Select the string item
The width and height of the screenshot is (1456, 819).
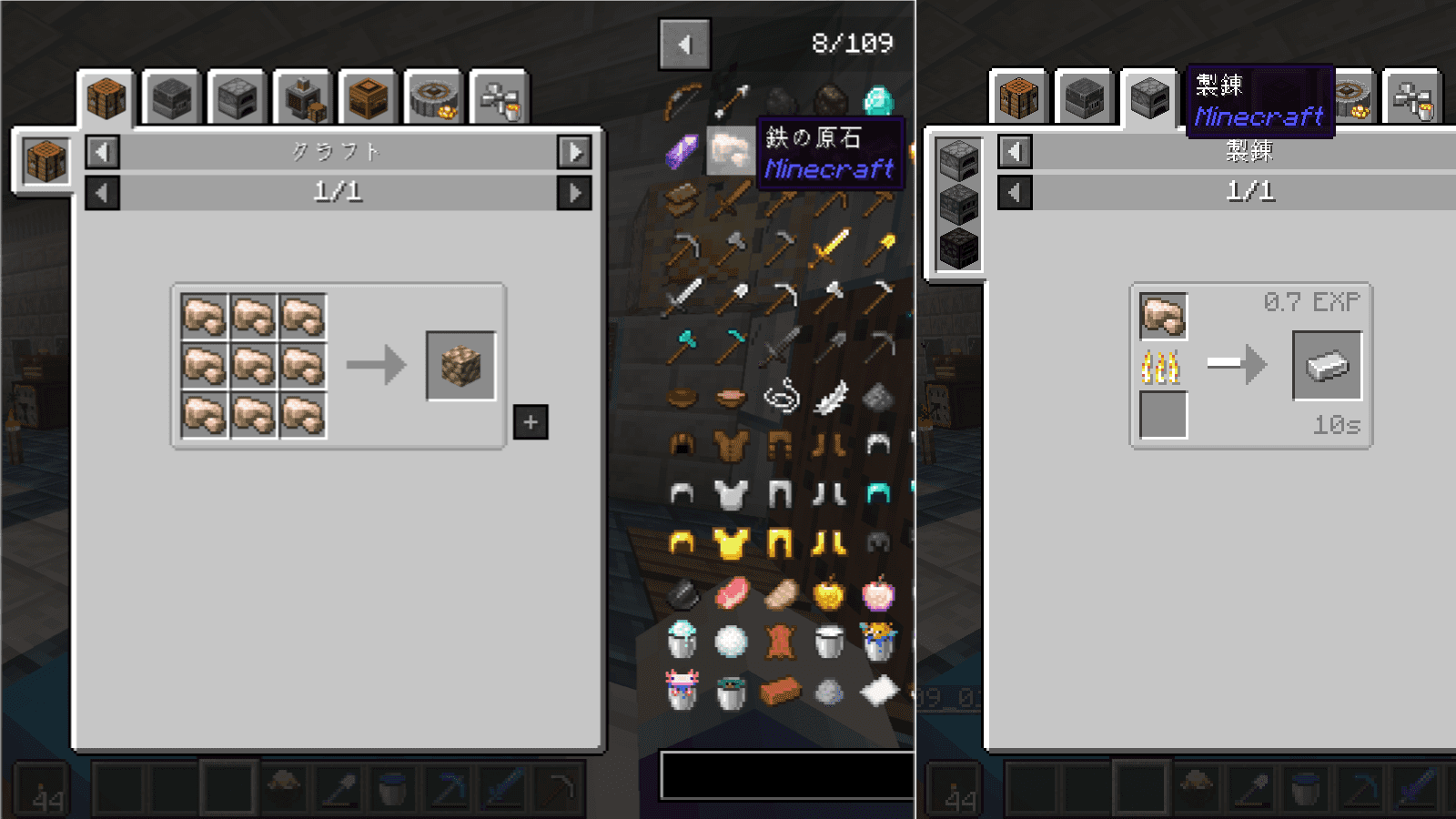pos(781,397)
